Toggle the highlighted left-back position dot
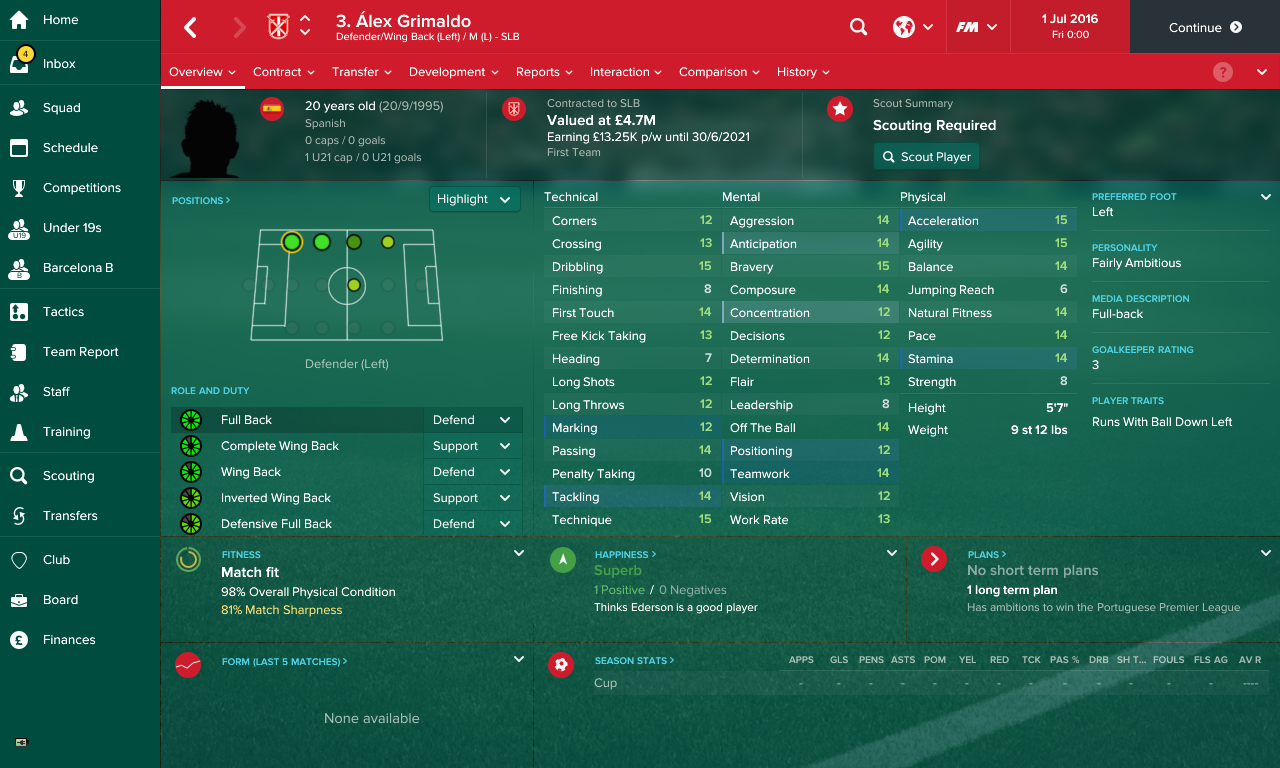 tap(291, 242)
